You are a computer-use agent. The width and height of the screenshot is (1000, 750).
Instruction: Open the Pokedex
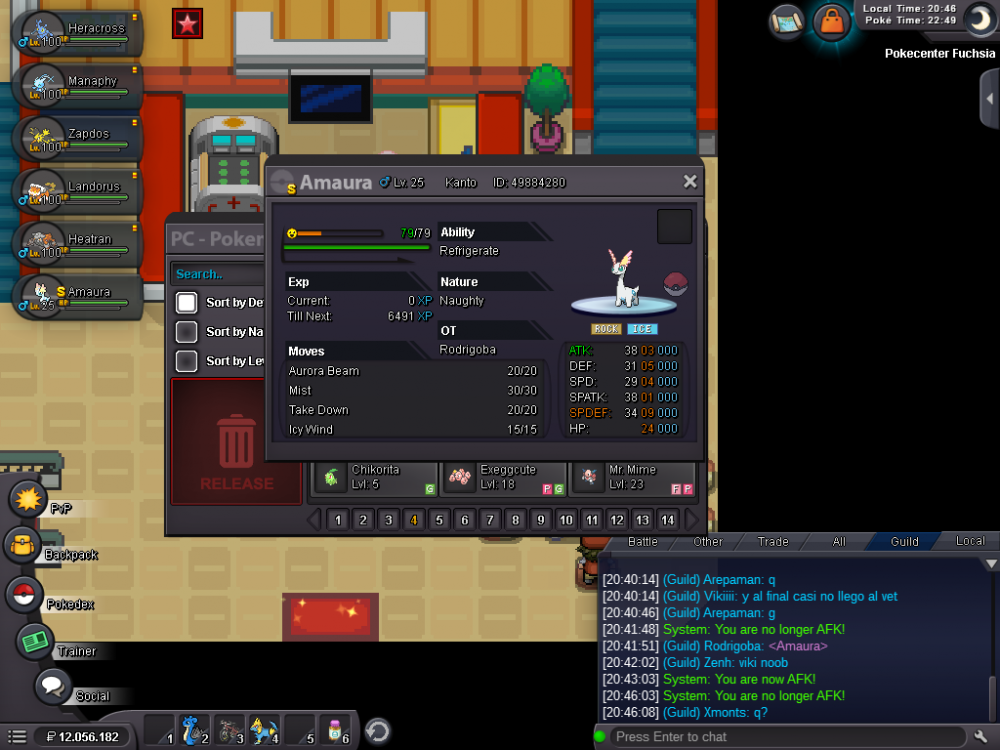[24, 595]
